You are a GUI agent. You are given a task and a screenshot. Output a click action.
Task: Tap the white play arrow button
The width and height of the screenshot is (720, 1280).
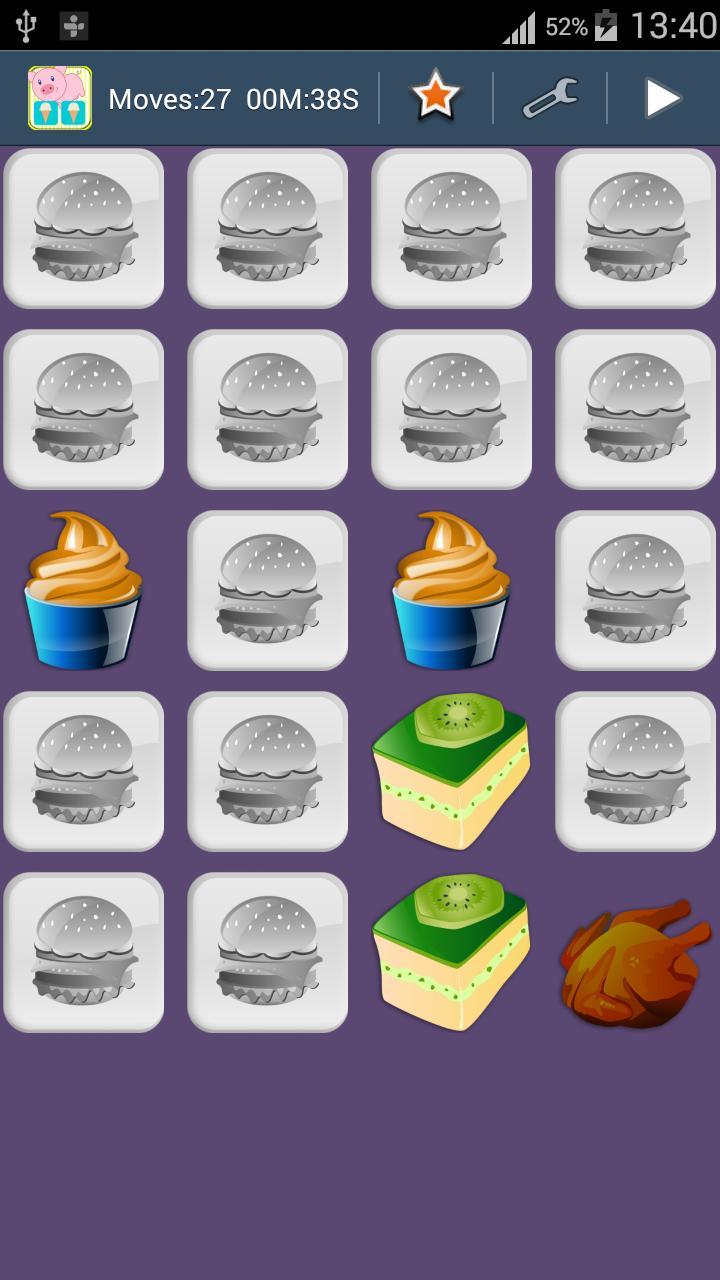[x=661, y=98]
